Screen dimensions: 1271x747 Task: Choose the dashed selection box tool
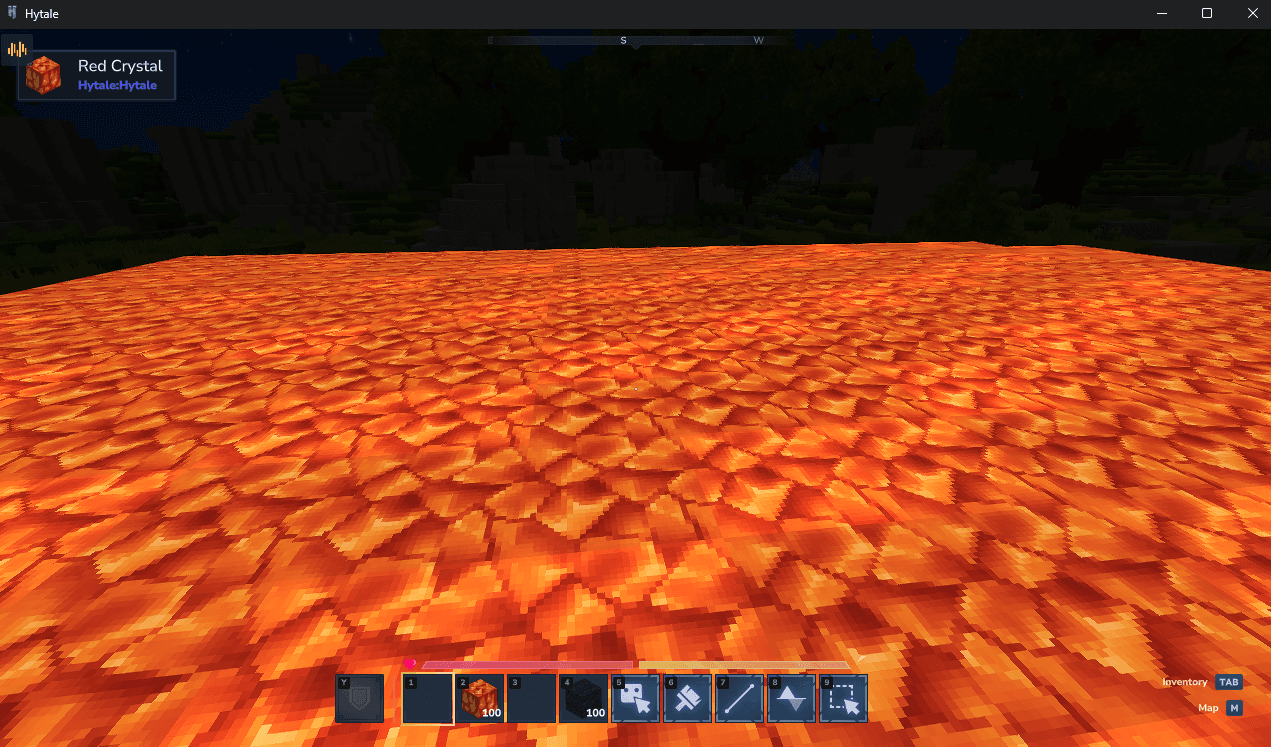click(844, 698)
